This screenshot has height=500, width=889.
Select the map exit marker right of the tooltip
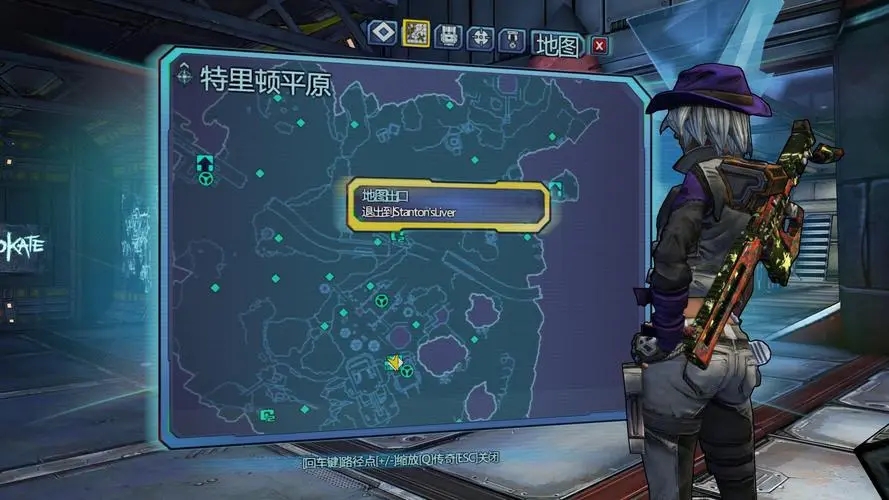click(x=556, y=189)
